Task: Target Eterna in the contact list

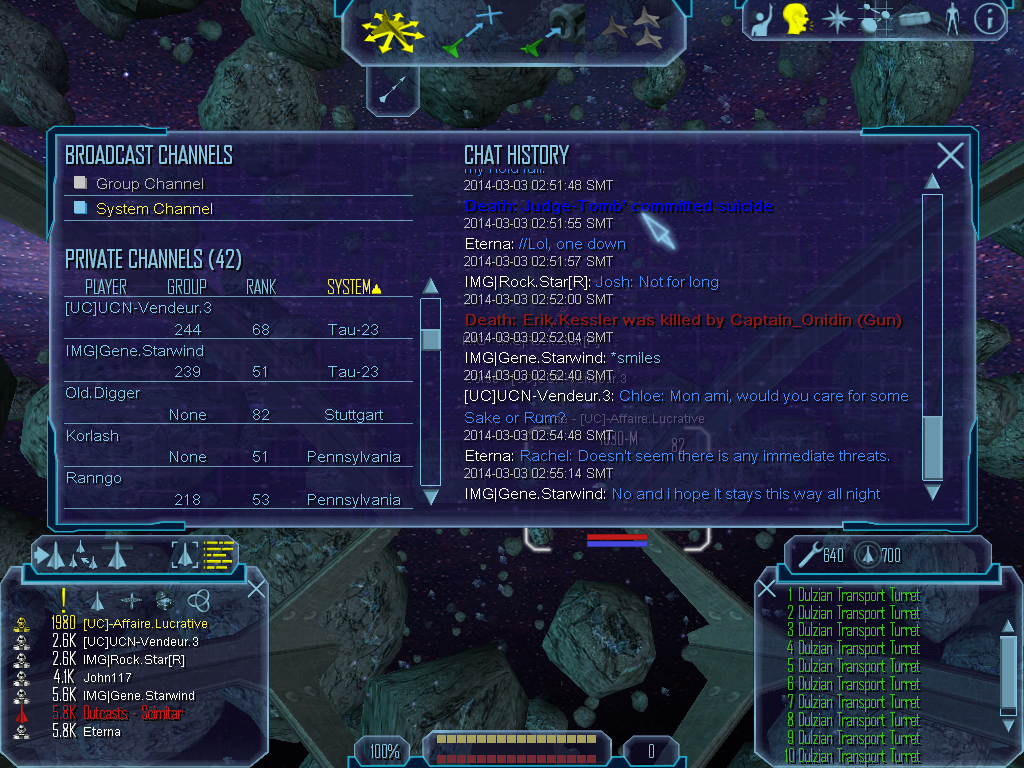Action: (101, 731)
